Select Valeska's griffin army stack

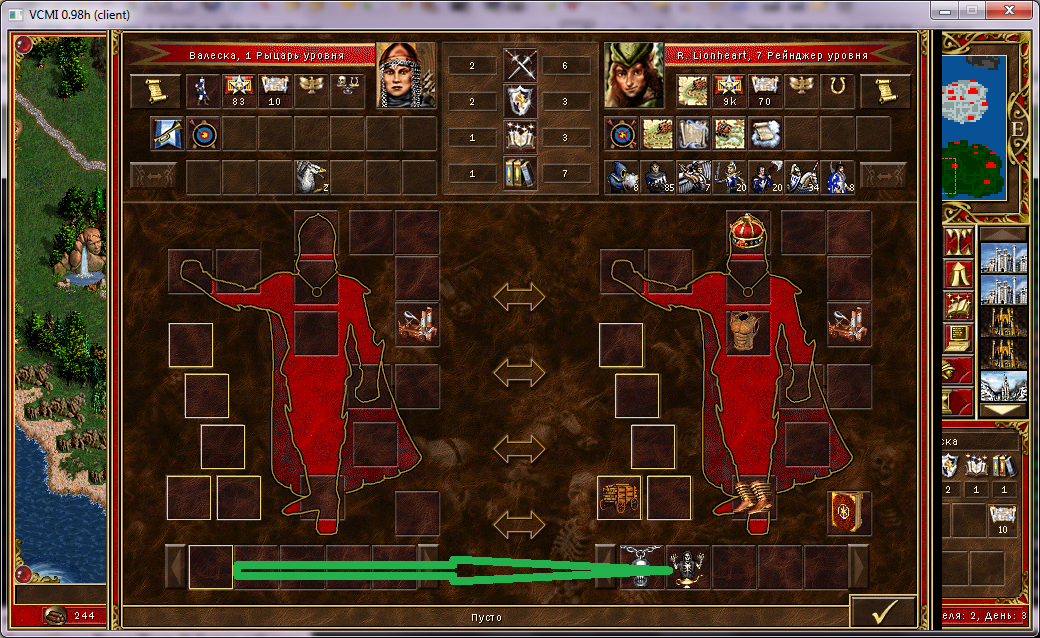(x=311, y=177)
